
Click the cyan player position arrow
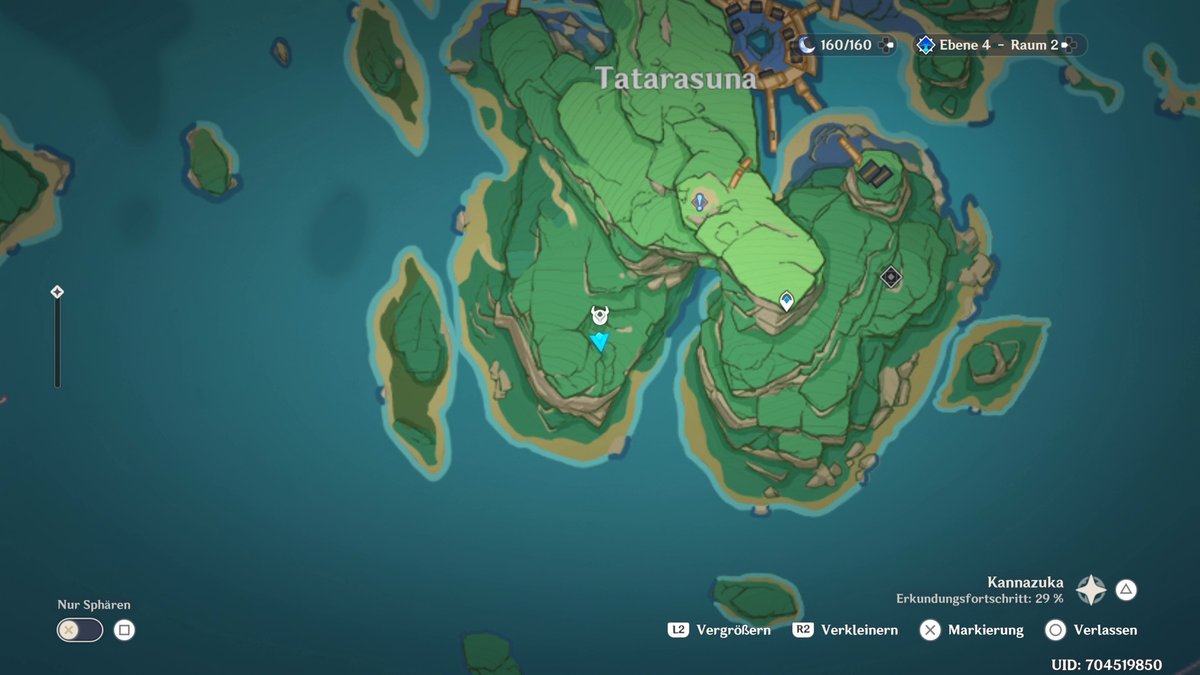pos(599,342)
